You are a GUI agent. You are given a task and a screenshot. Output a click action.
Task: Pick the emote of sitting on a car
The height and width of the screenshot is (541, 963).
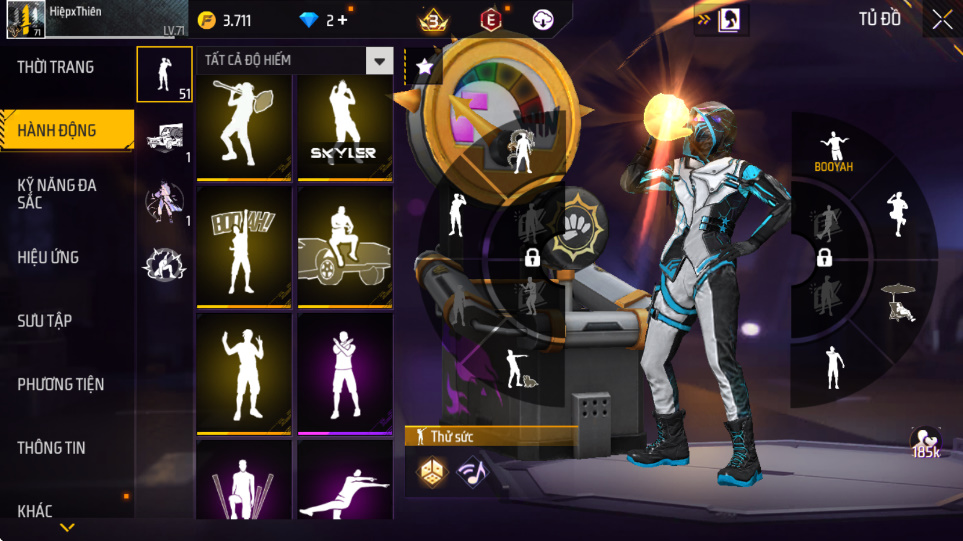pos(343,247)
